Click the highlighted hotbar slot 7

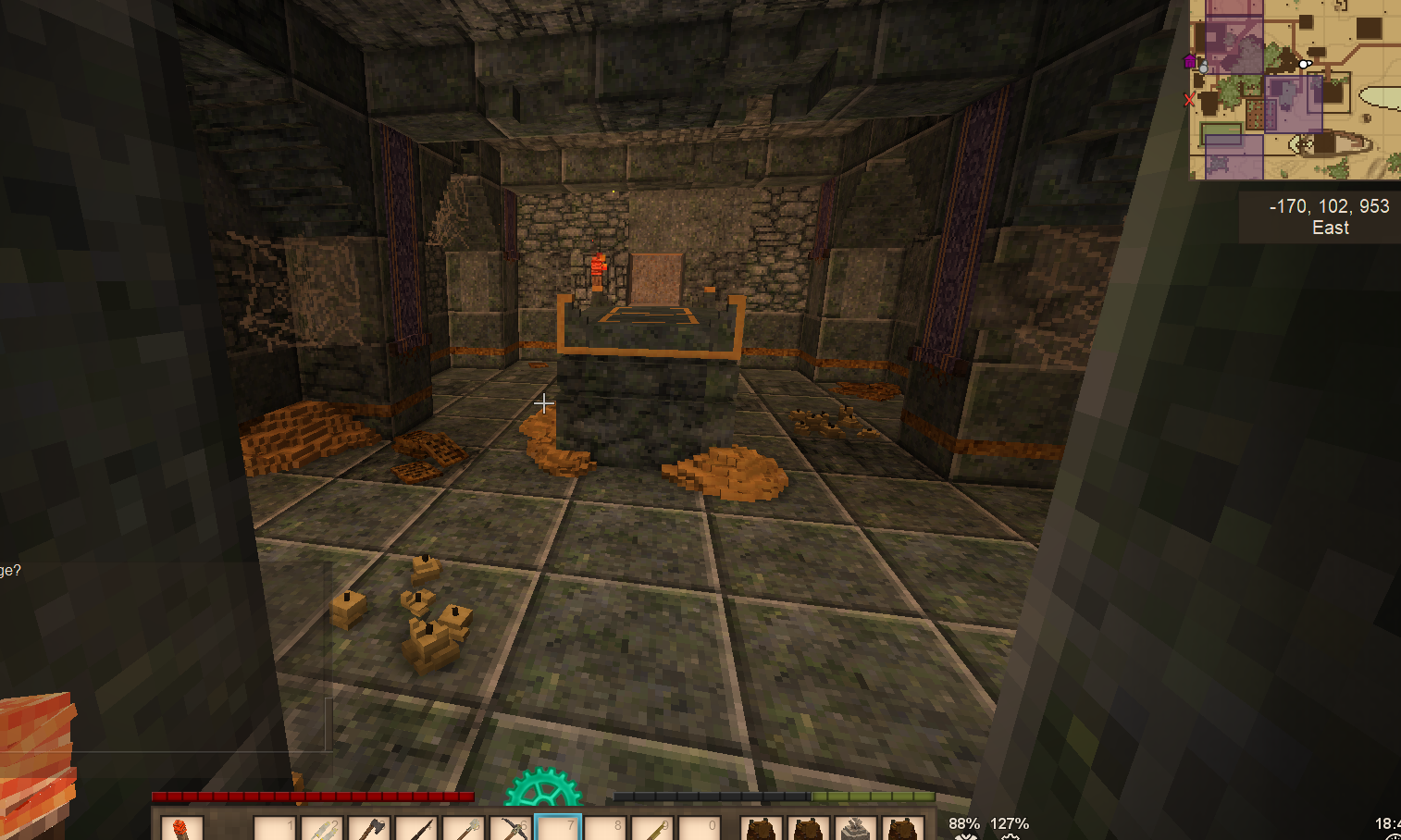[558, 829]
